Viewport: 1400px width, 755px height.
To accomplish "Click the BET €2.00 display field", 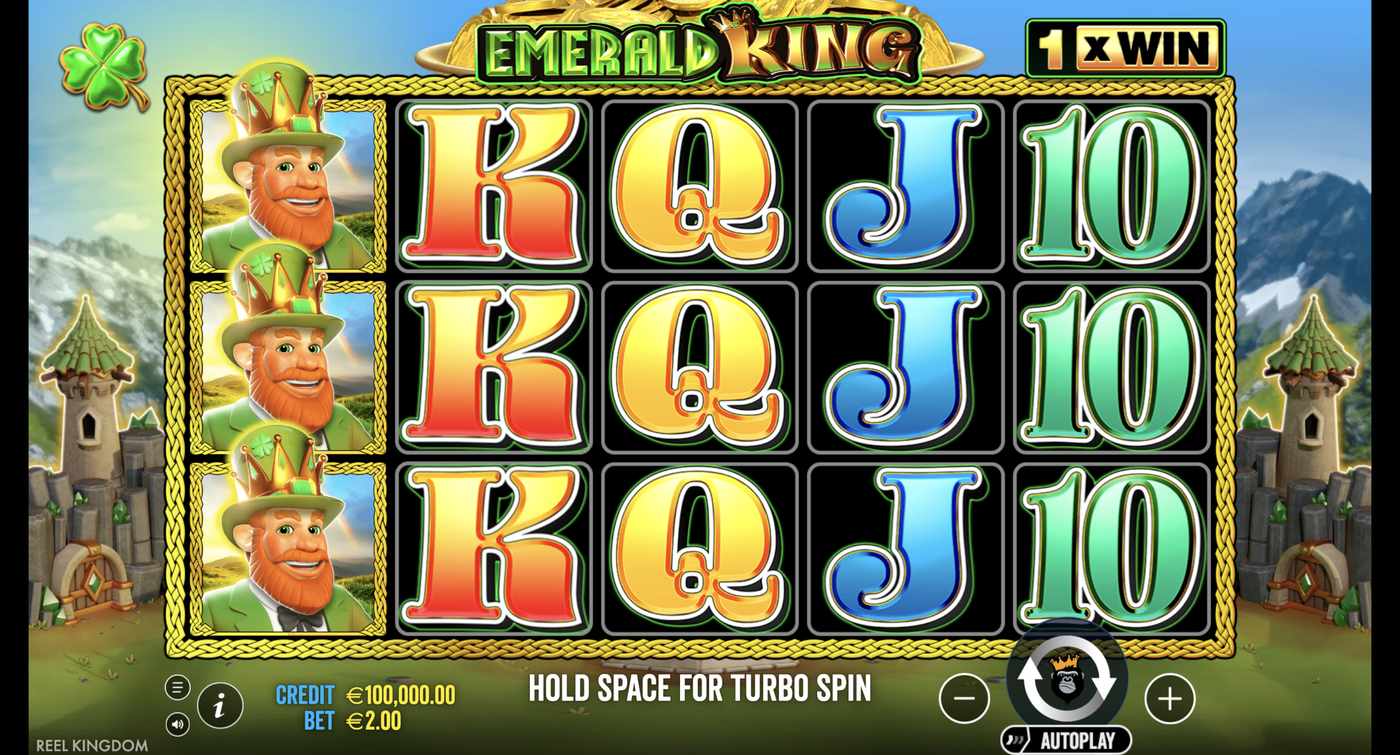I will click(x=355, y=719).
